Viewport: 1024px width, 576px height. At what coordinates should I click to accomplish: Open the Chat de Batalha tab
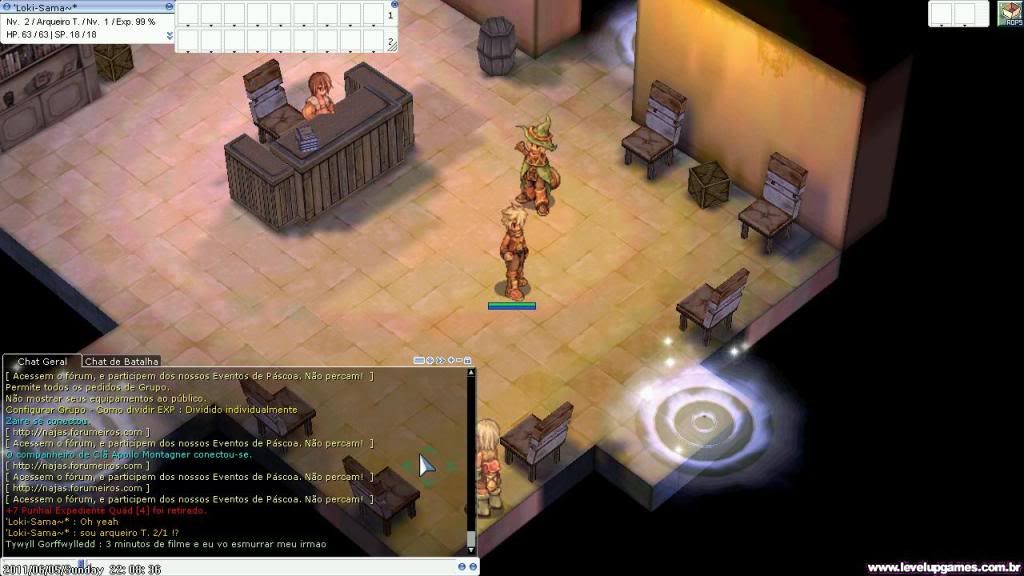[121, 361]
